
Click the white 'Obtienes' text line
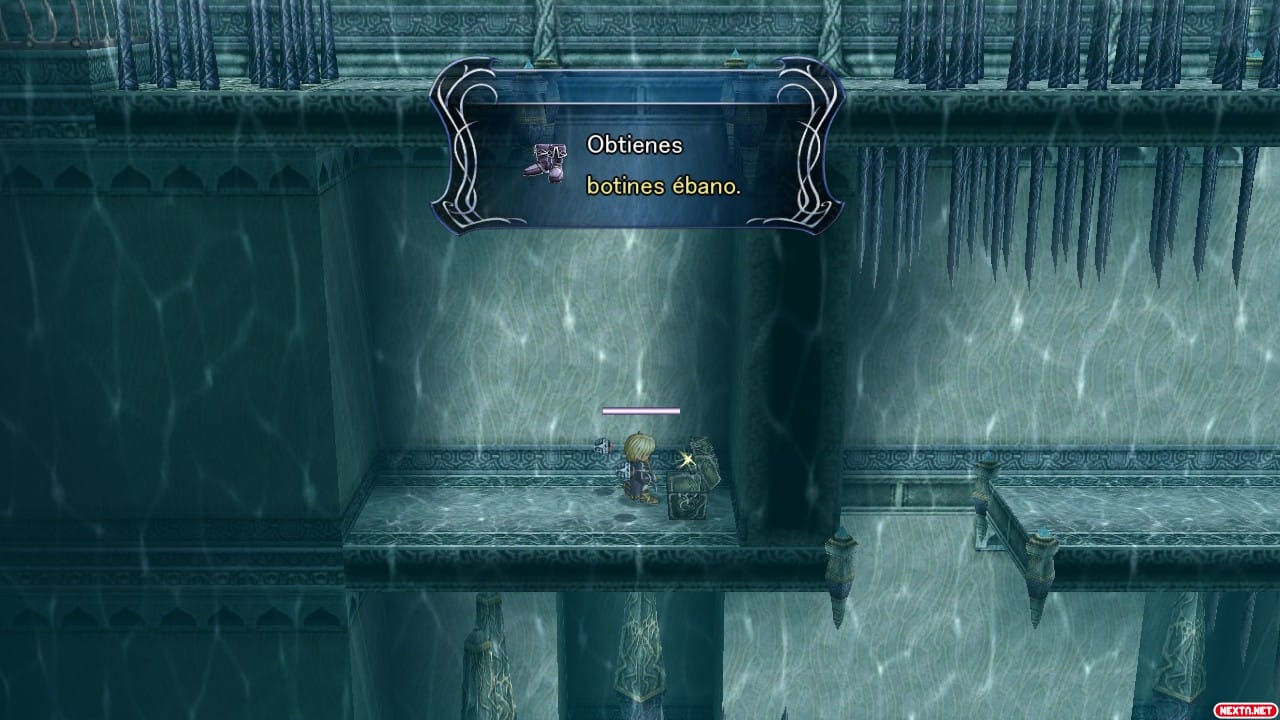pyautogui.click(x=637, y=145)
